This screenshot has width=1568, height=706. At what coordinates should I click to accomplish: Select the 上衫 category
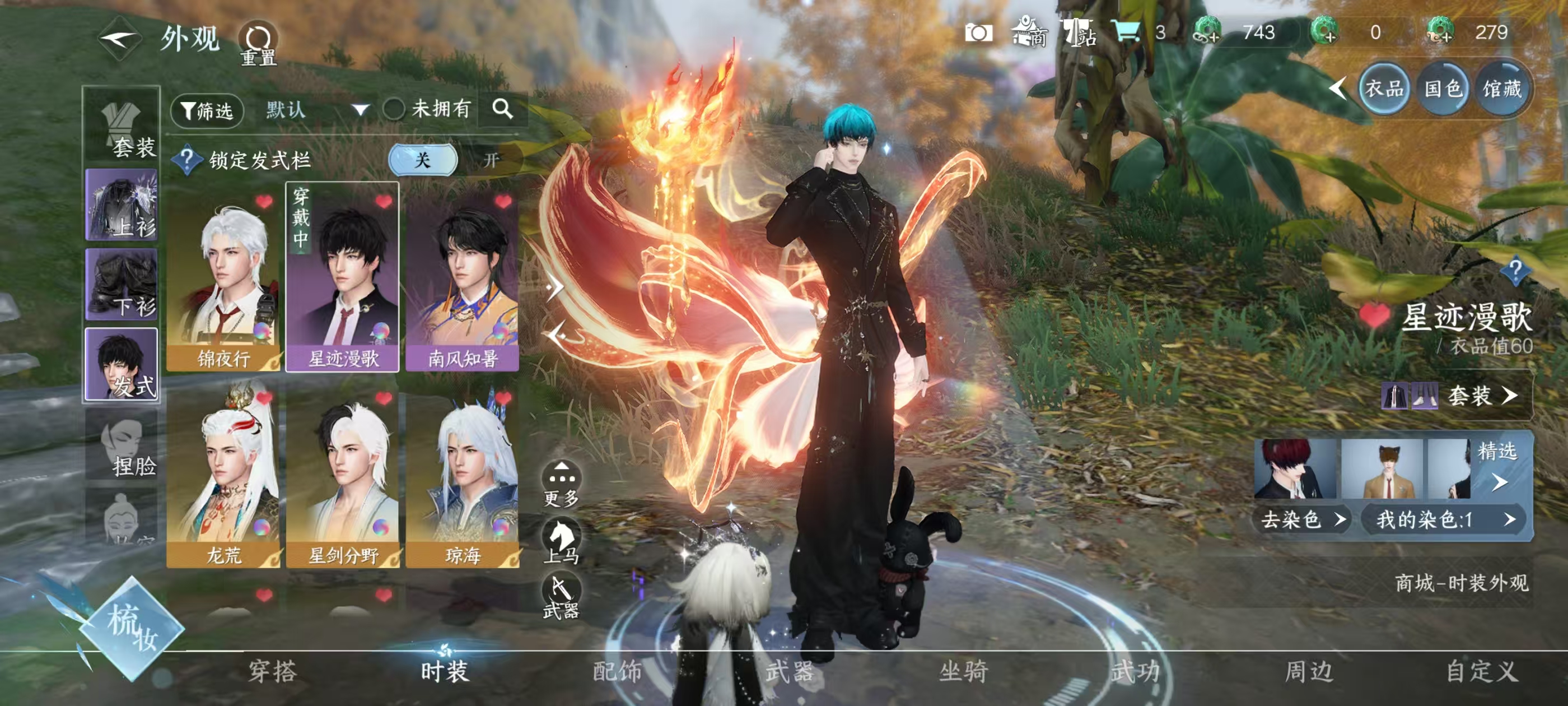[122, 205]
